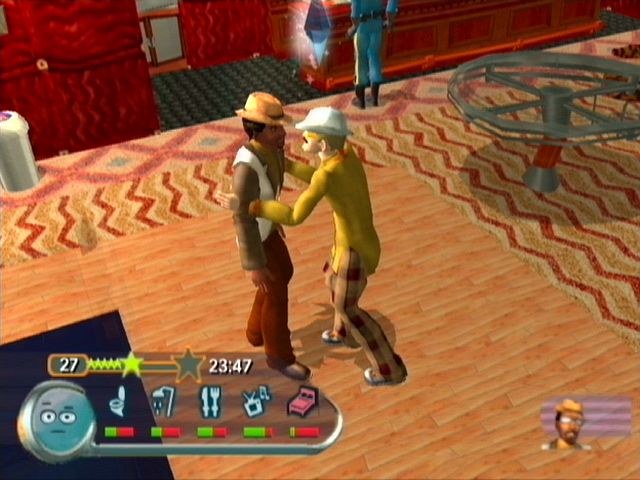Select the TV and music fun icon
This screenshot has height=480, width=640.
[x=257, y=404]
